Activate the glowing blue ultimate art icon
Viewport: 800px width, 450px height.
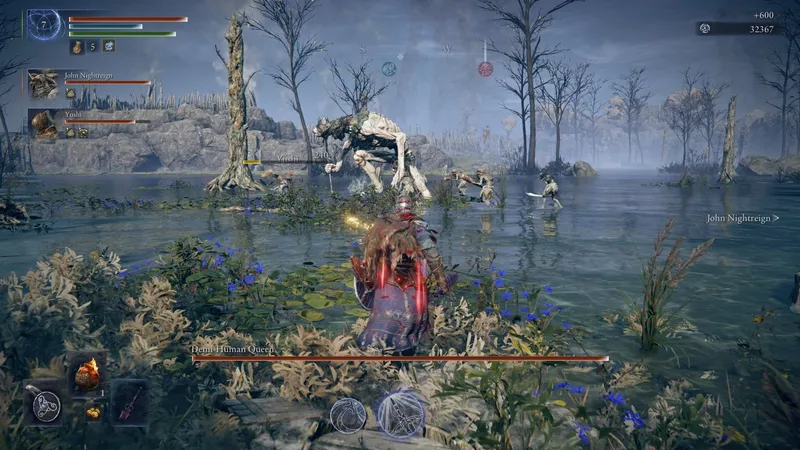(x=401, y=413)
